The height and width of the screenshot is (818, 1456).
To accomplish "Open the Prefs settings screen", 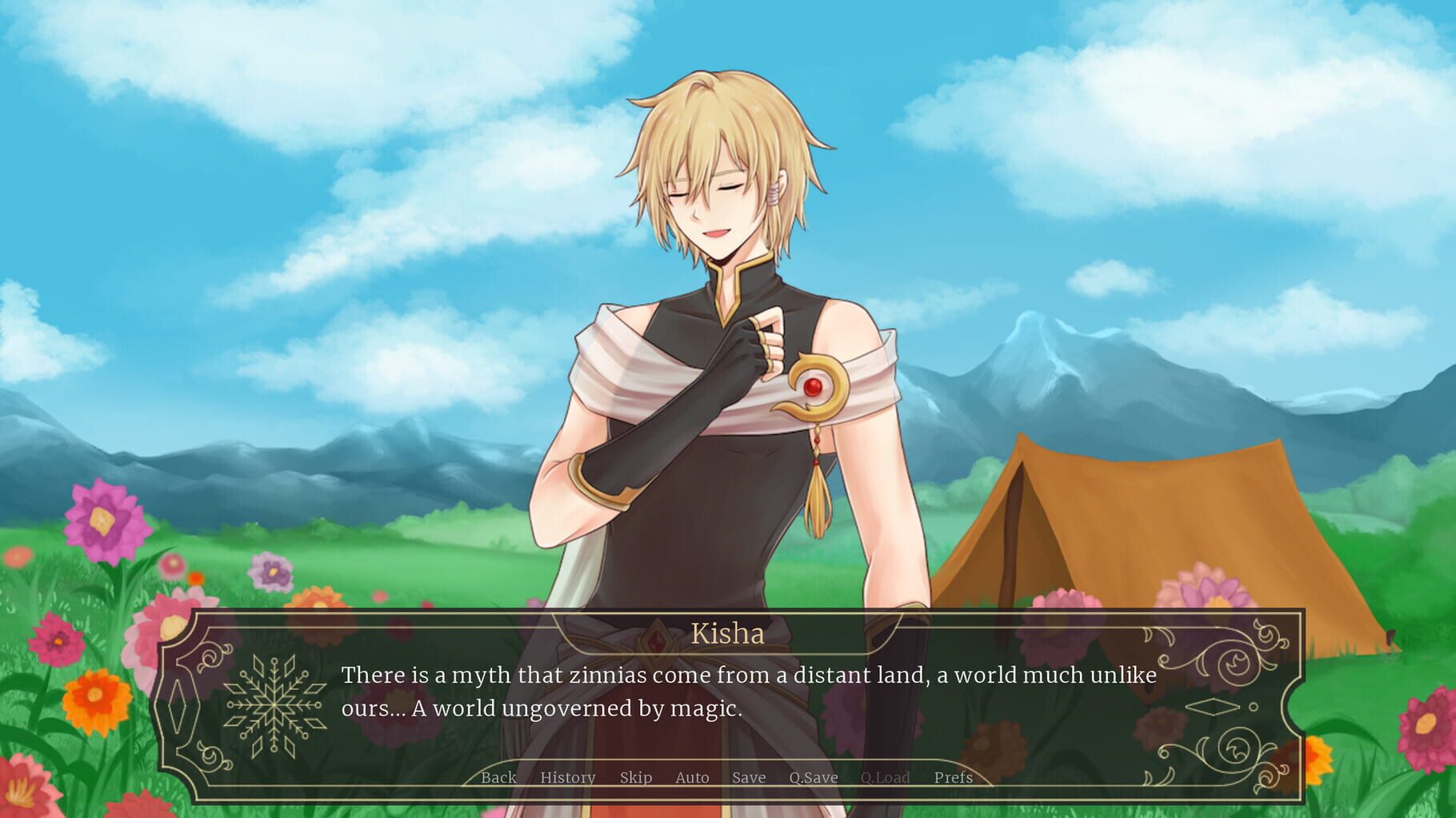I will 954,776.
